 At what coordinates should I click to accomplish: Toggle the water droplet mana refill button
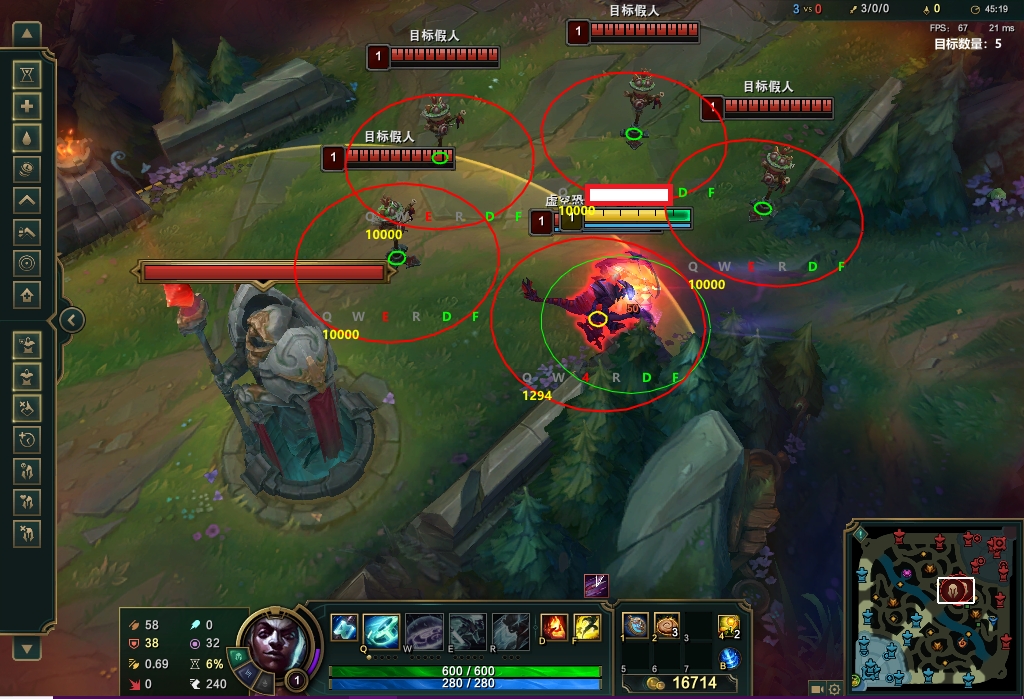click(x=27, y=137)
